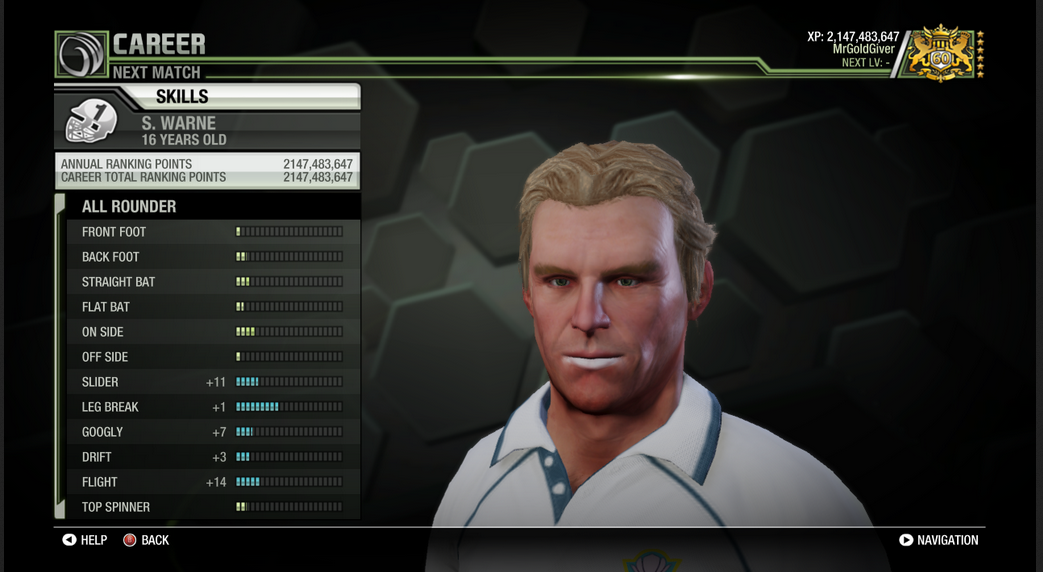
Task: Choose the Back Foot skill
Action: 212,257
